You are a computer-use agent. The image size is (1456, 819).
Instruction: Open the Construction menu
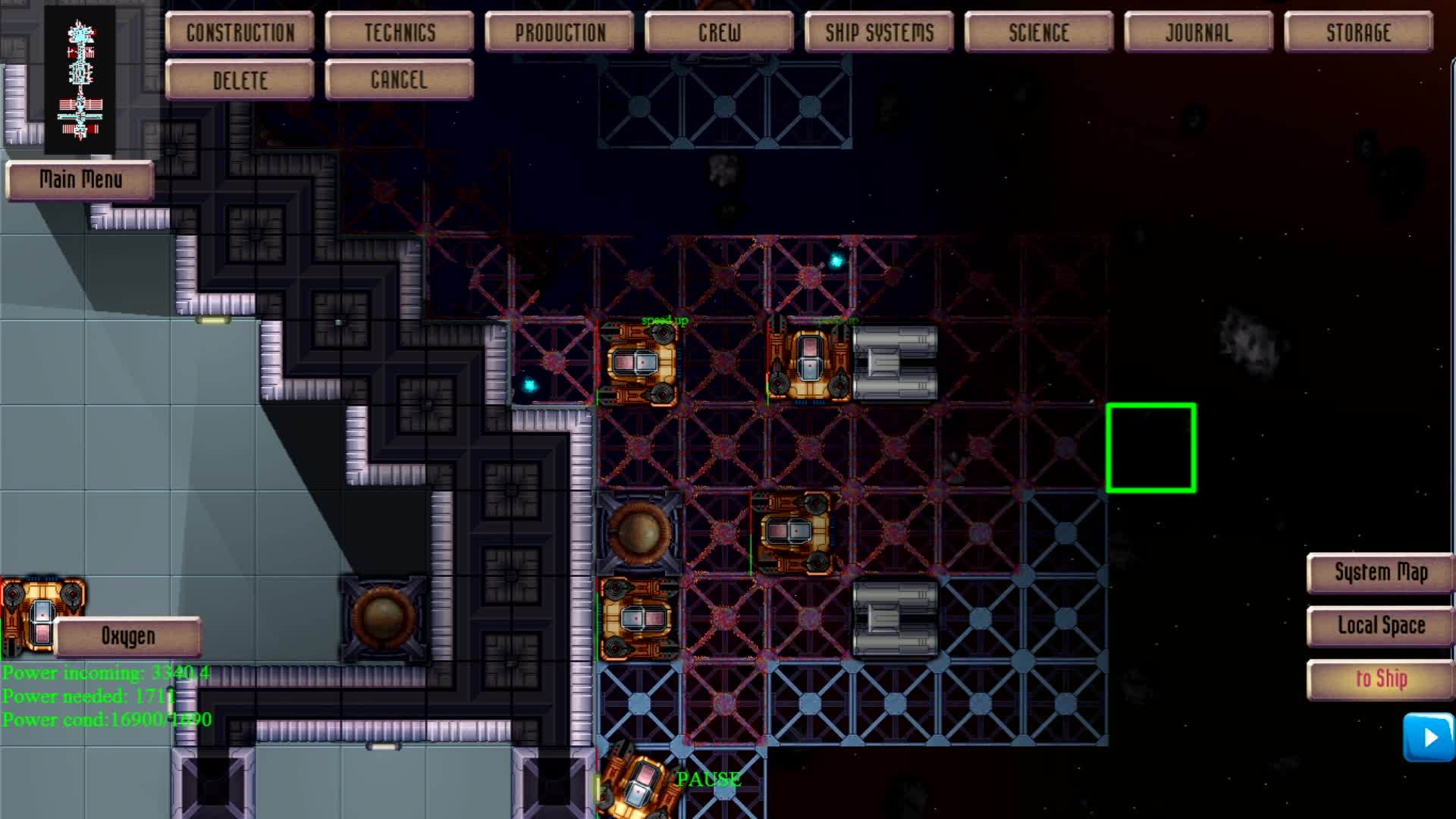(240, 32)
